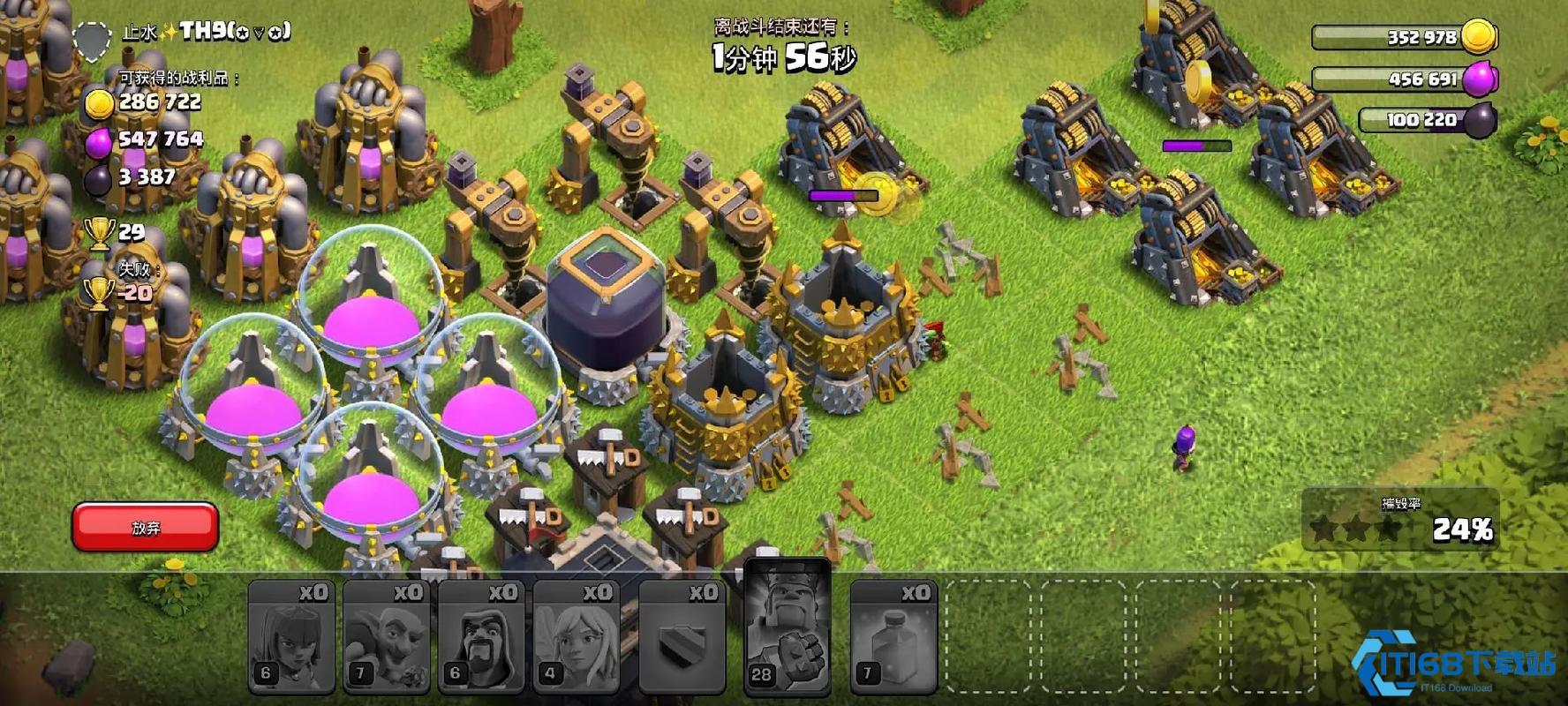Activate the Barbarian King ability slot
The image size is (1568, 706).
(788, 628)
